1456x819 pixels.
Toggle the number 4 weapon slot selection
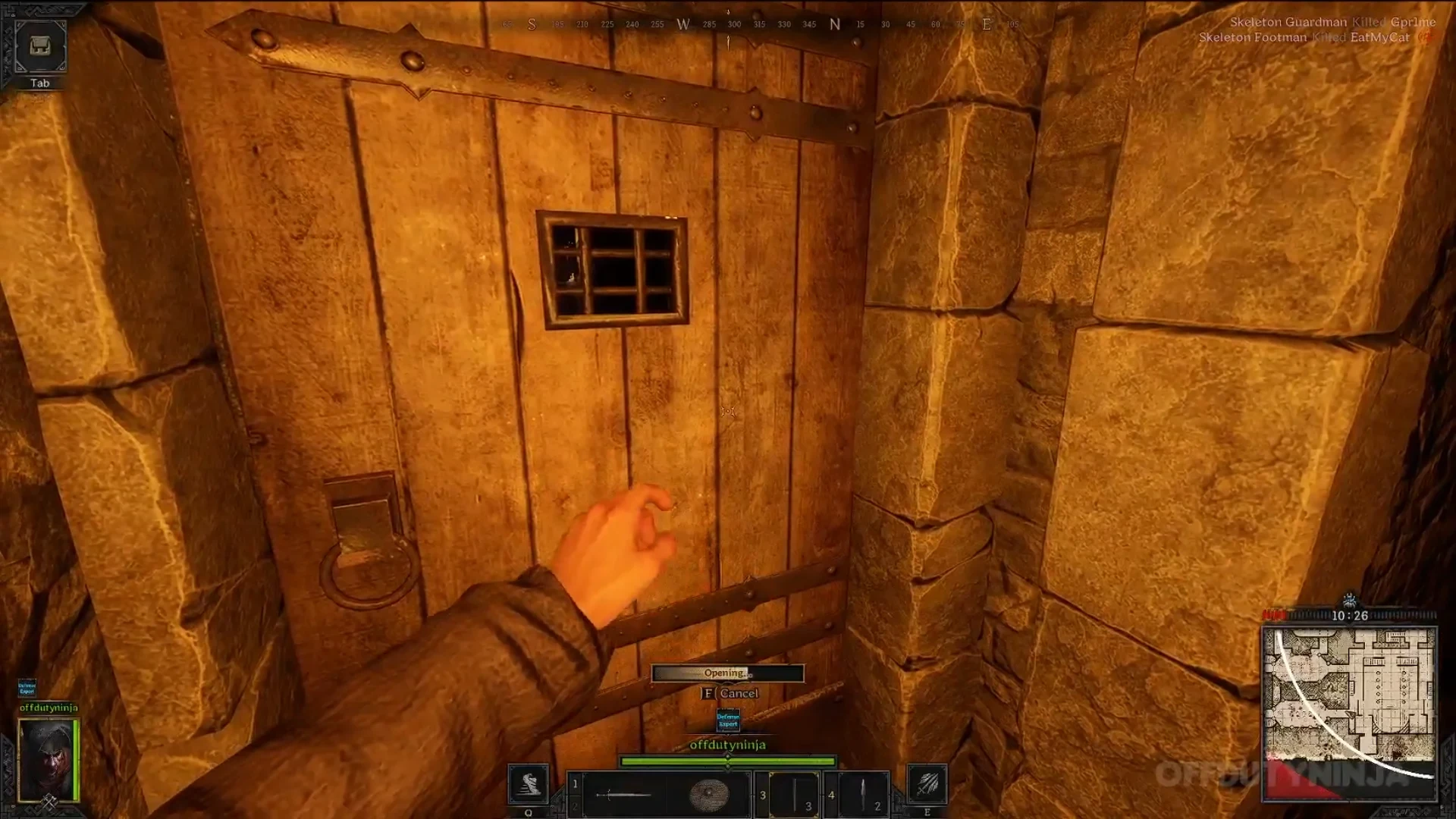tap(831, 795)
